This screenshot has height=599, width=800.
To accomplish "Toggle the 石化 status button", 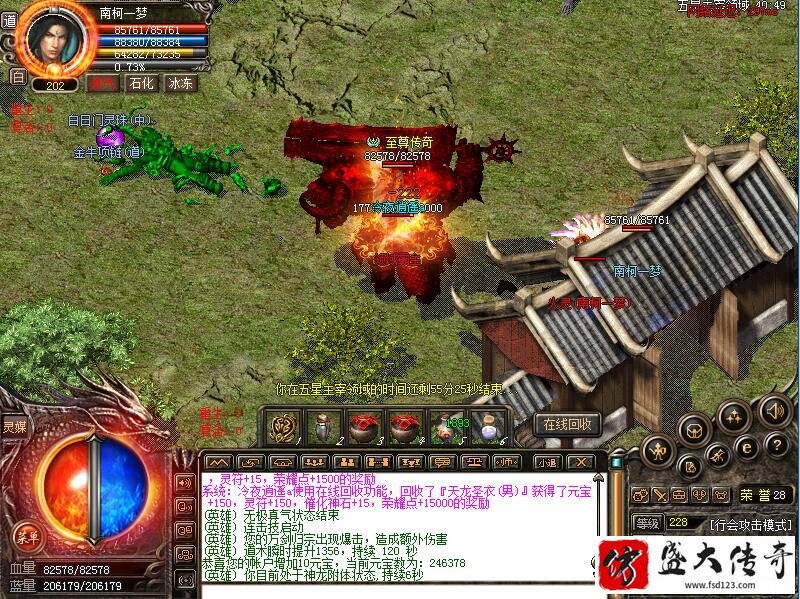I will click(141, 83).
